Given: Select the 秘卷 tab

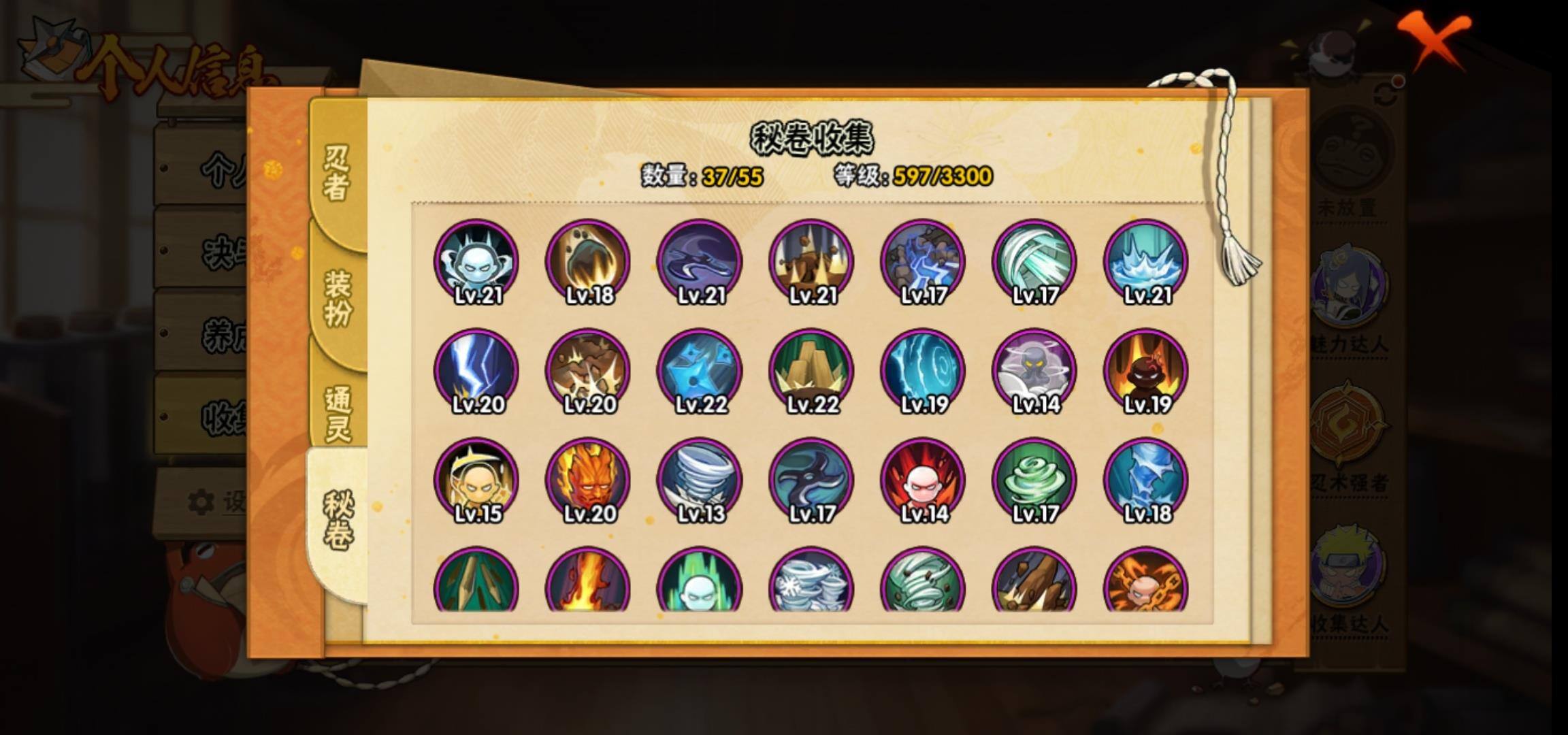Looking at the screenshot, I should 338,521.
